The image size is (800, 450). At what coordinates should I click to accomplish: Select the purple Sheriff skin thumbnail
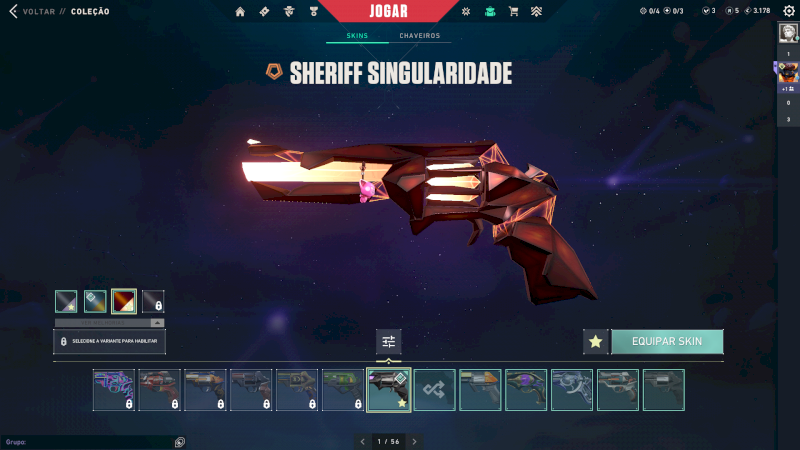526,390
